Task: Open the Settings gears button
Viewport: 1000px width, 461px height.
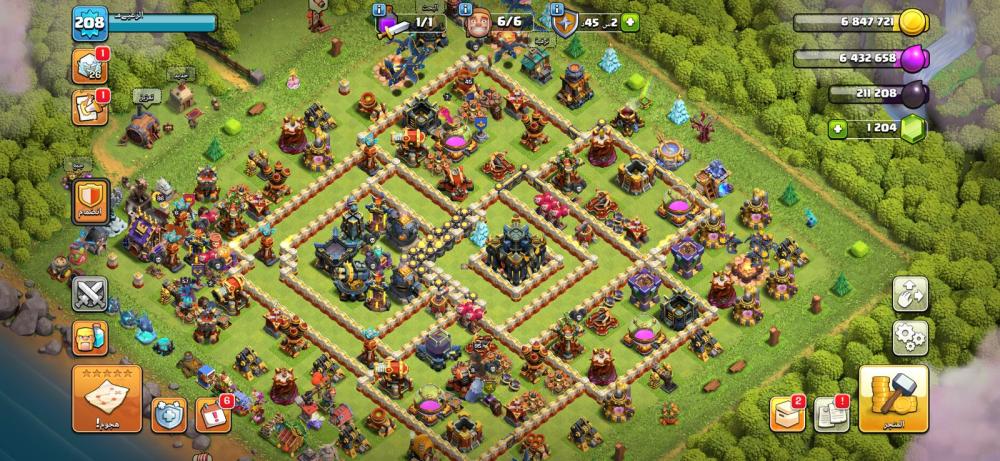Action: point(910,337)
